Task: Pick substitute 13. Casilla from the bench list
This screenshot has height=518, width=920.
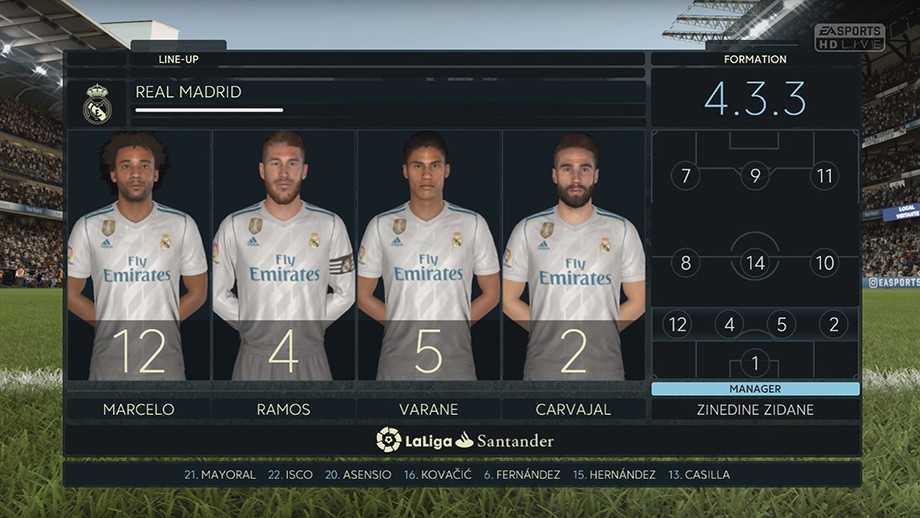Action: click(699, 474)
